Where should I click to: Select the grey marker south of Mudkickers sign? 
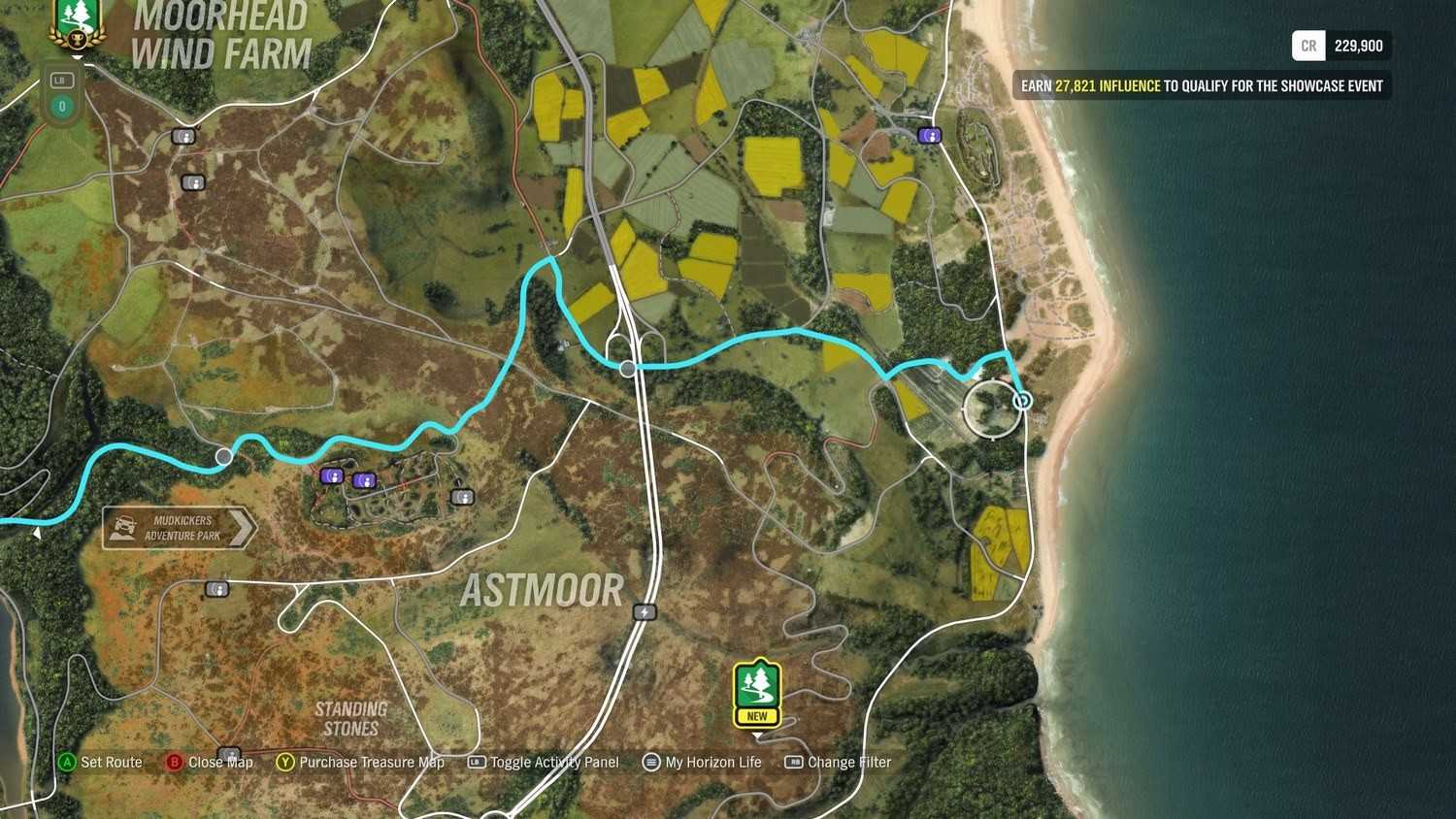[x=216, y=589]
